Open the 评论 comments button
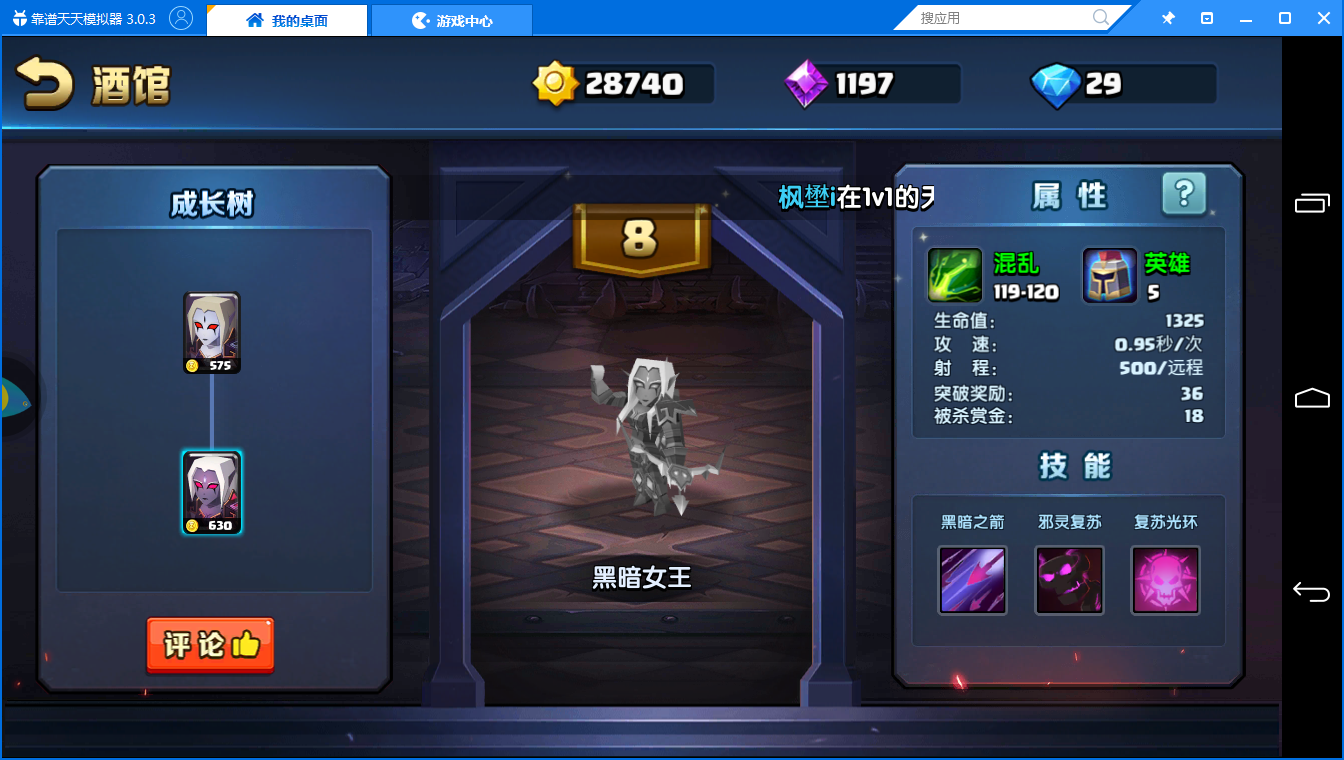The height and width of the screenshot is (760, 1344). pyautogui.click(x=210, y=645)
